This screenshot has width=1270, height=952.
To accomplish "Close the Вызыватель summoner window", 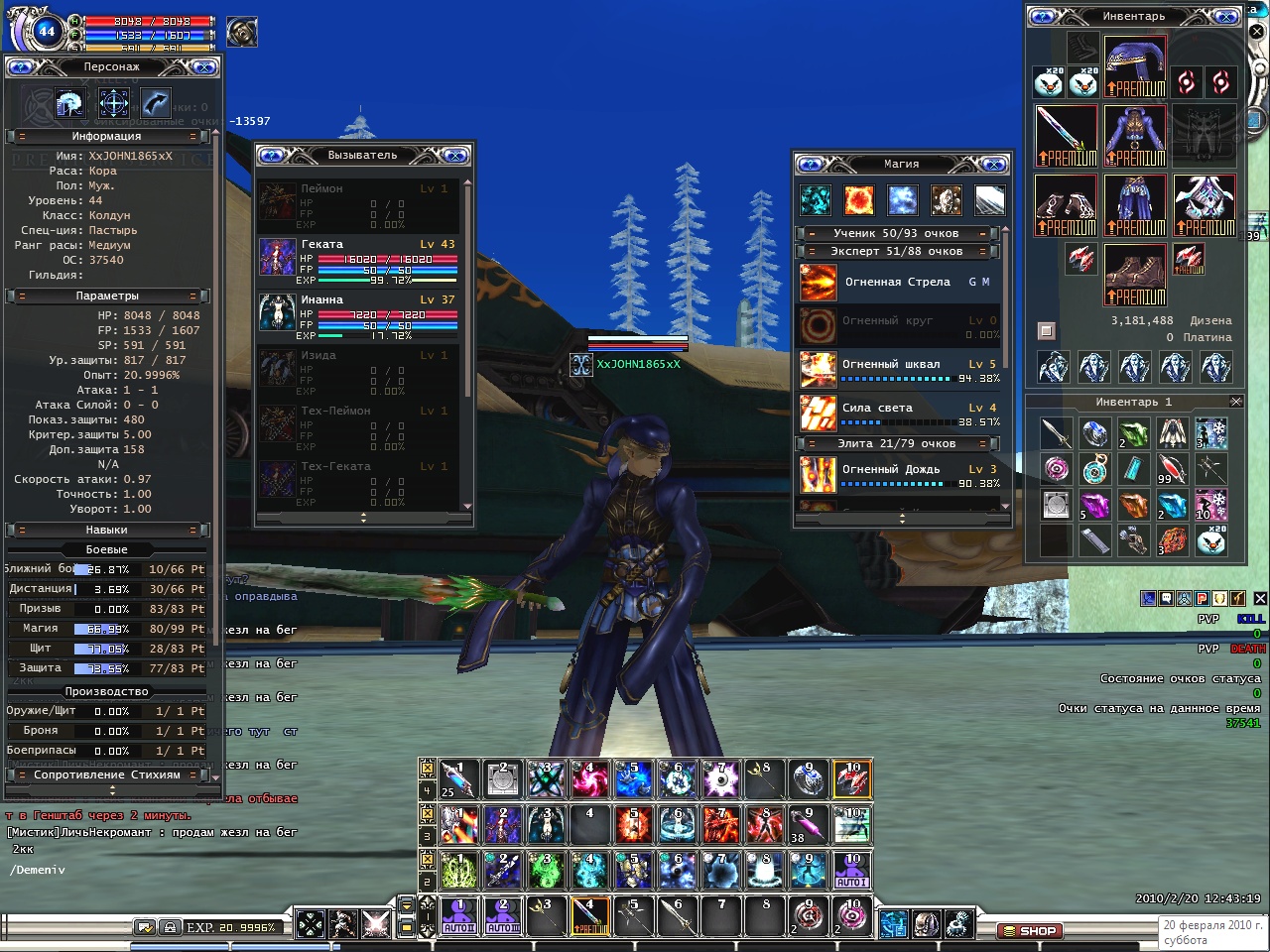I will click(x=454, y=156).
